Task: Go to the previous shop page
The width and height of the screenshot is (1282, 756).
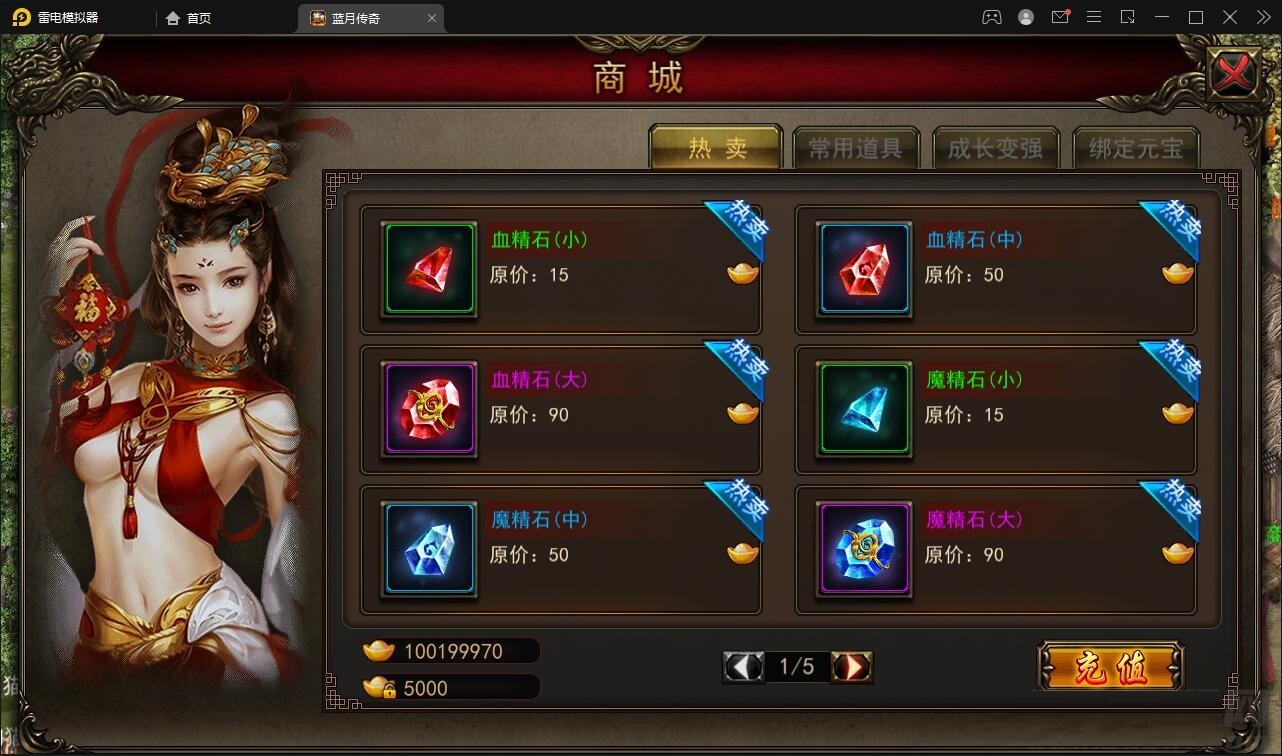Action: tap(743, 666)
